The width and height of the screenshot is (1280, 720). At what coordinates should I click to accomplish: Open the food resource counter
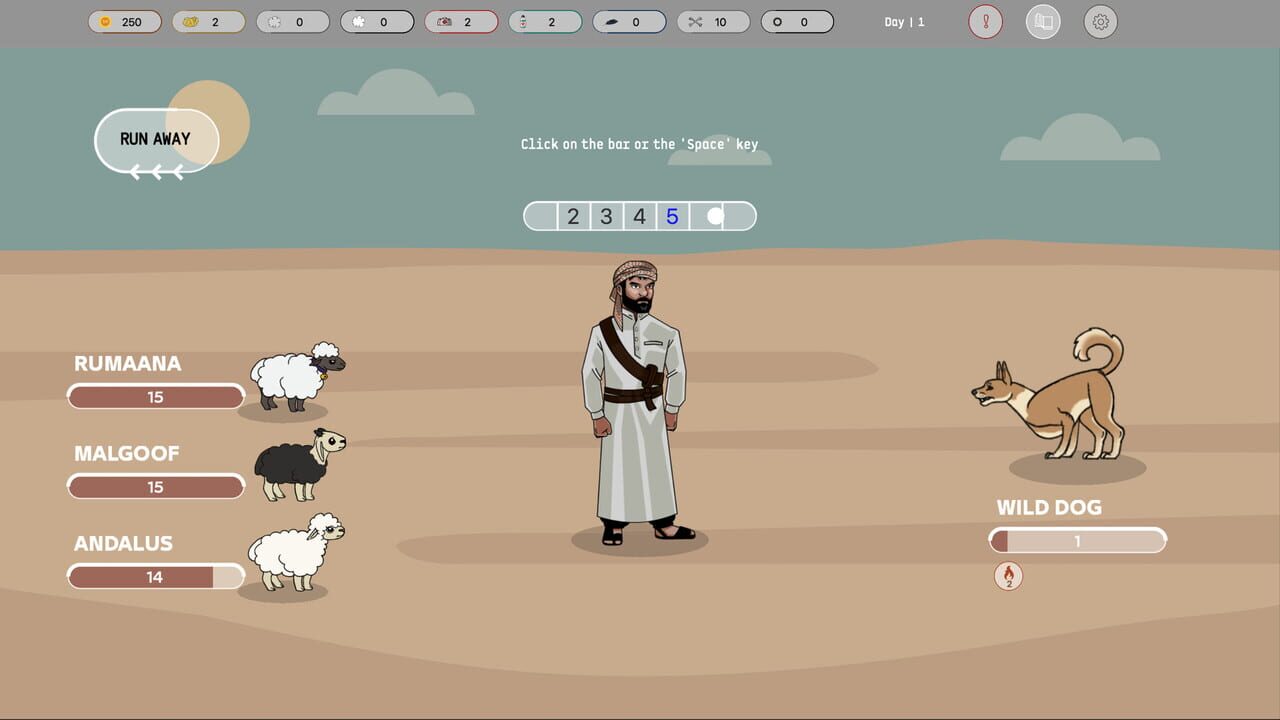209,21
